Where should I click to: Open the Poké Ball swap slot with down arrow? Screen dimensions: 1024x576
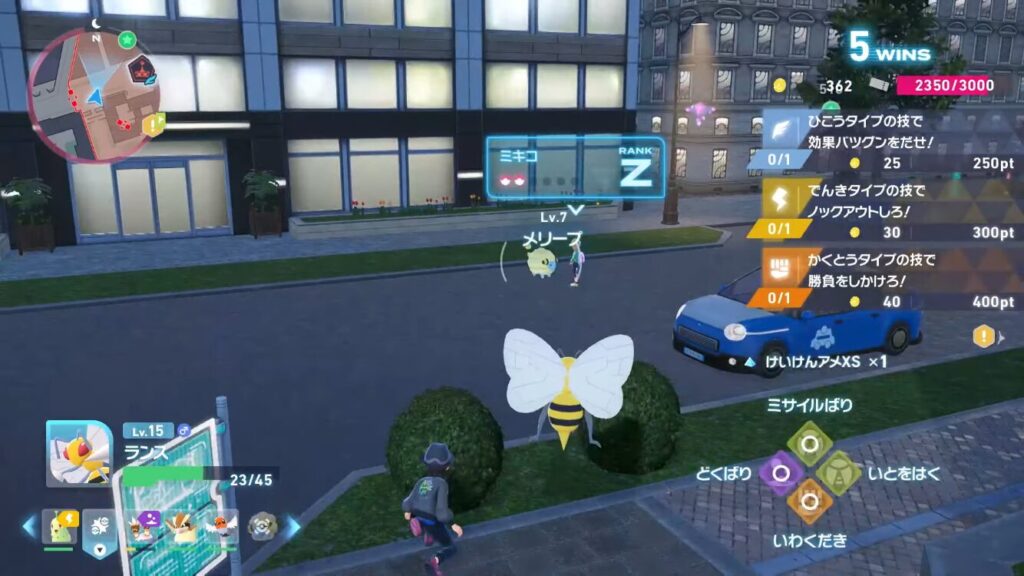coord(99,526)
